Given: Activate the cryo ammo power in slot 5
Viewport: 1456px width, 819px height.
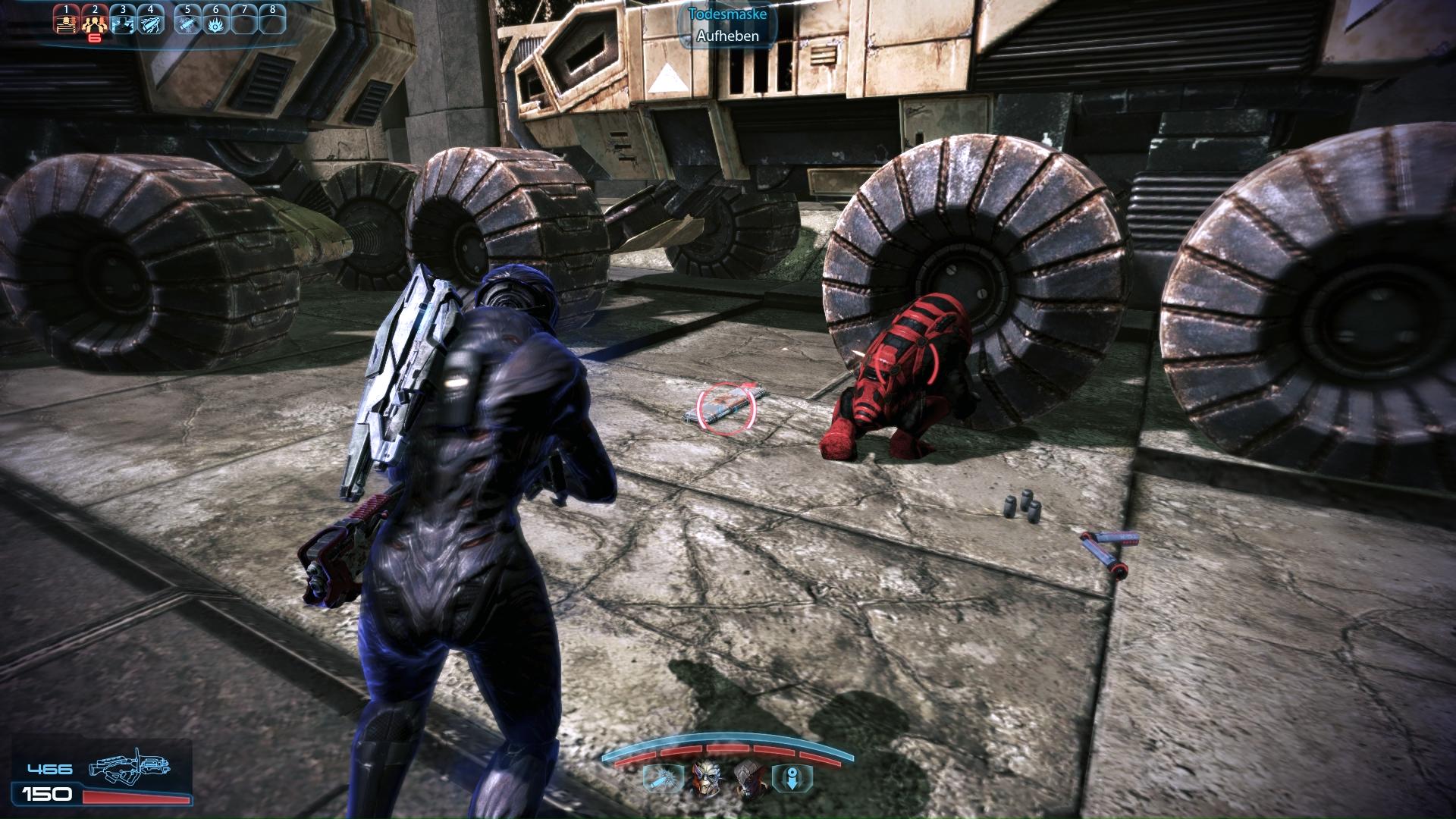Looking at the screenshot, I should [x=187, y=20].
